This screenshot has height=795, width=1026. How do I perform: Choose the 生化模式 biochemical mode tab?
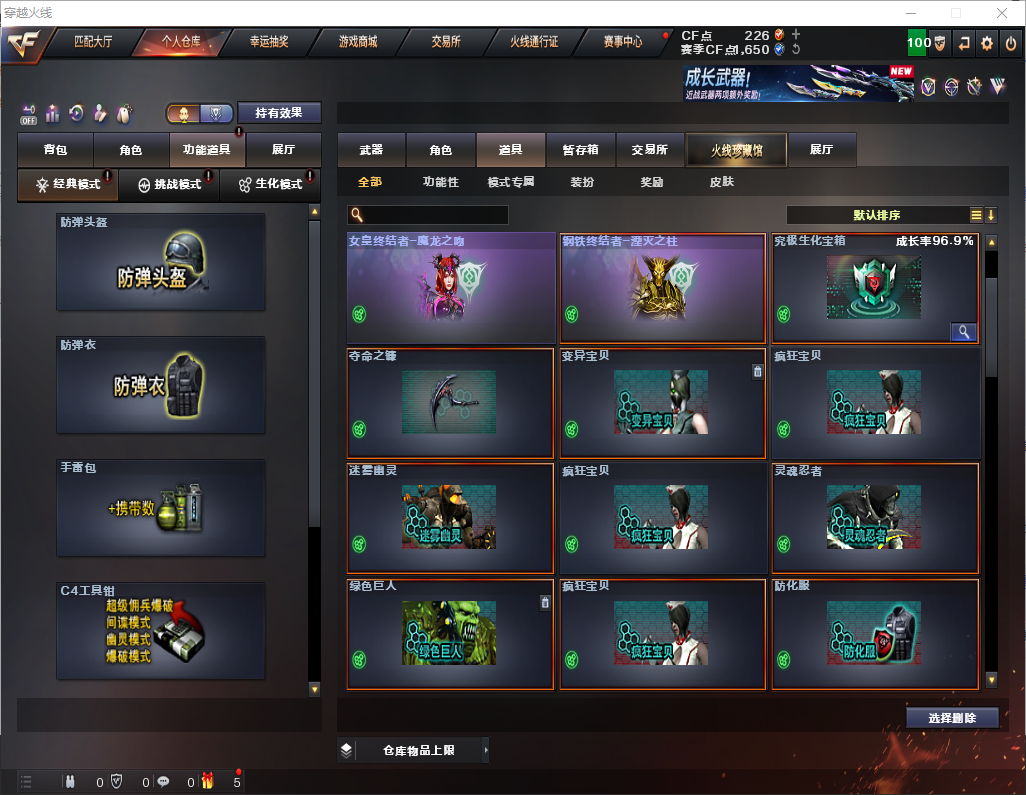pos(271,185)
